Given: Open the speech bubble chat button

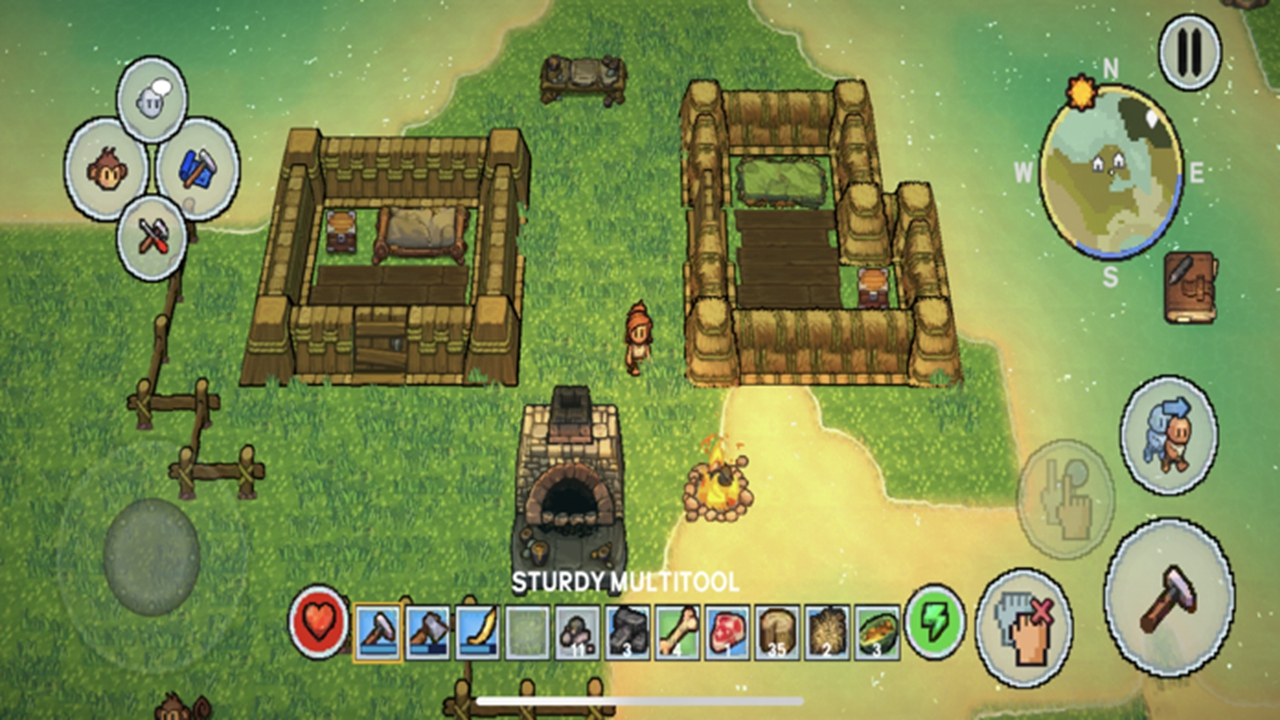Looking at the screenshot, I should pos(152,98).
